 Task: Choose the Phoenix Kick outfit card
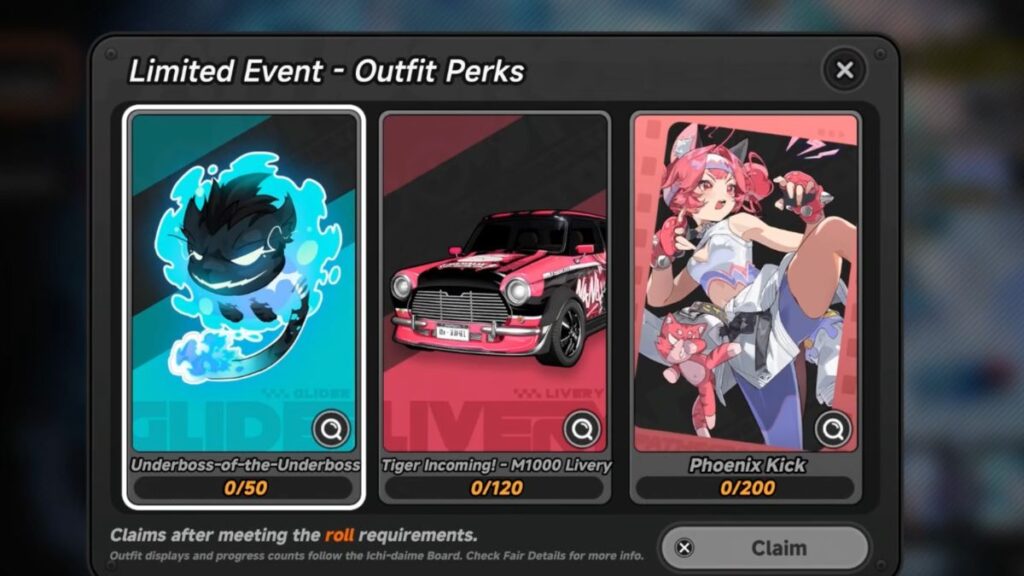pos(745,290)
